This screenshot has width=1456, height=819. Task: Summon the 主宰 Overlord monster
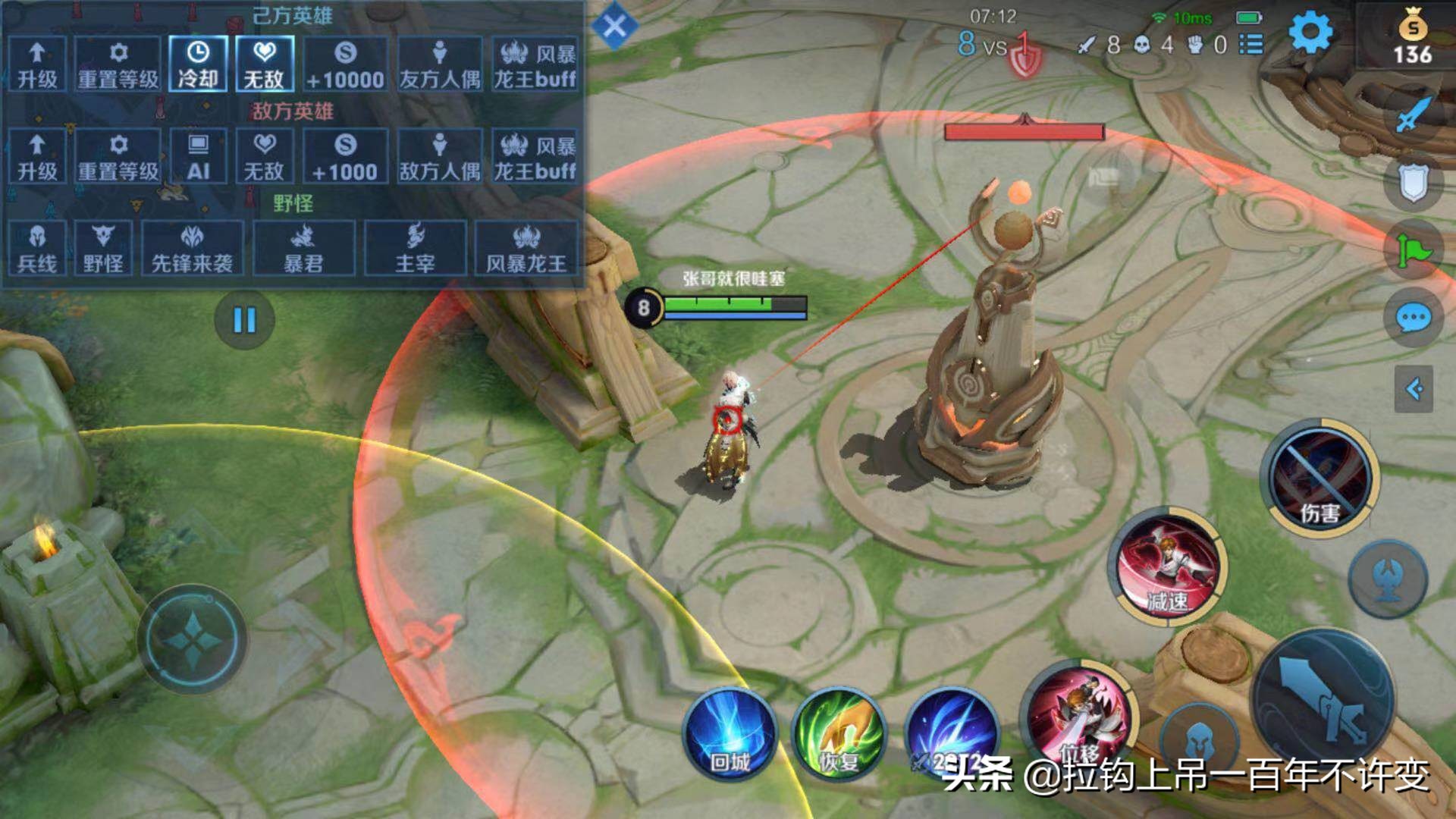(x=415, y=248)
